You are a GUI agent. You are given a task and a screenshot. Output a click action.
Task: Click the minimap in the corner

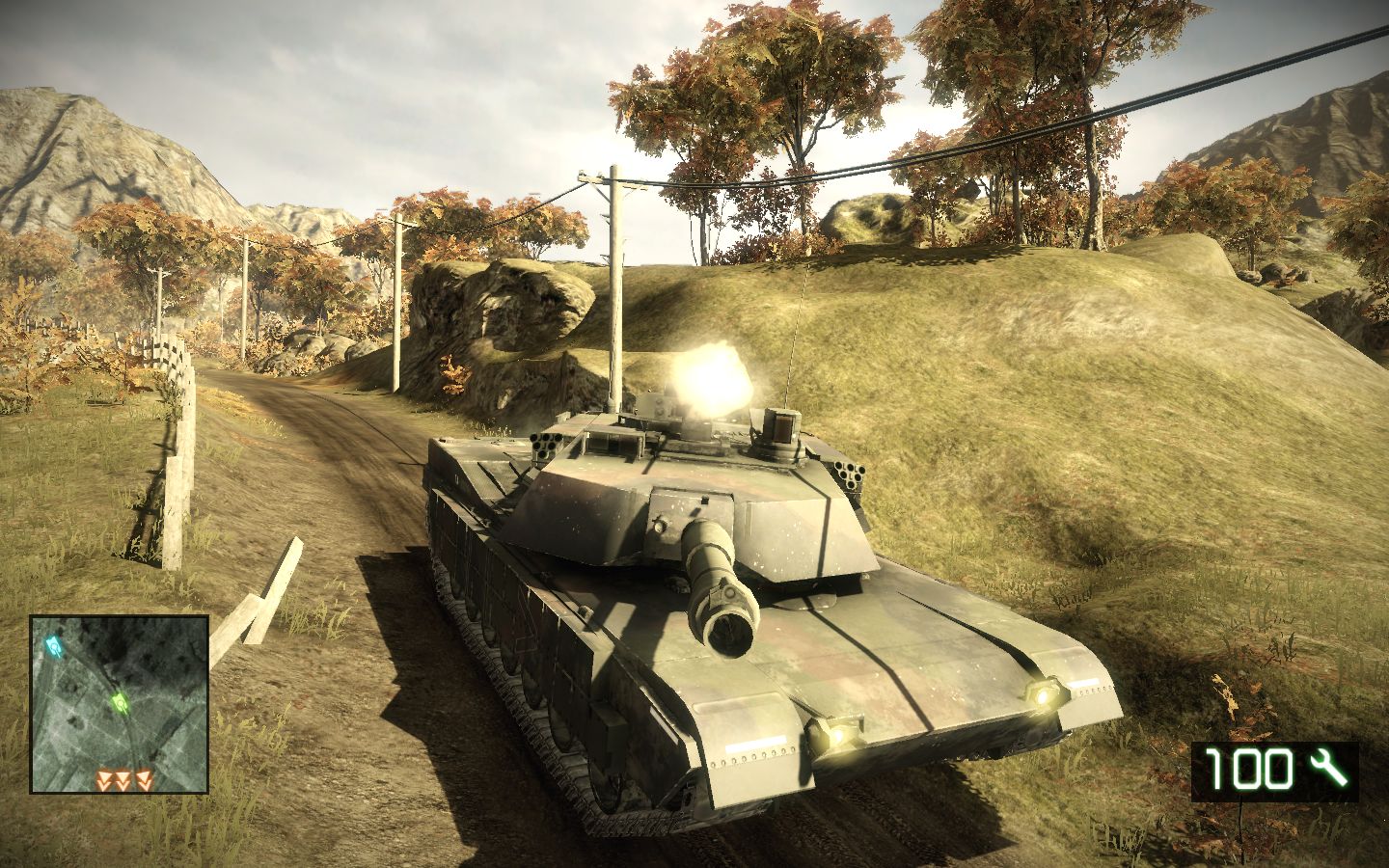[x=120, y=704]
